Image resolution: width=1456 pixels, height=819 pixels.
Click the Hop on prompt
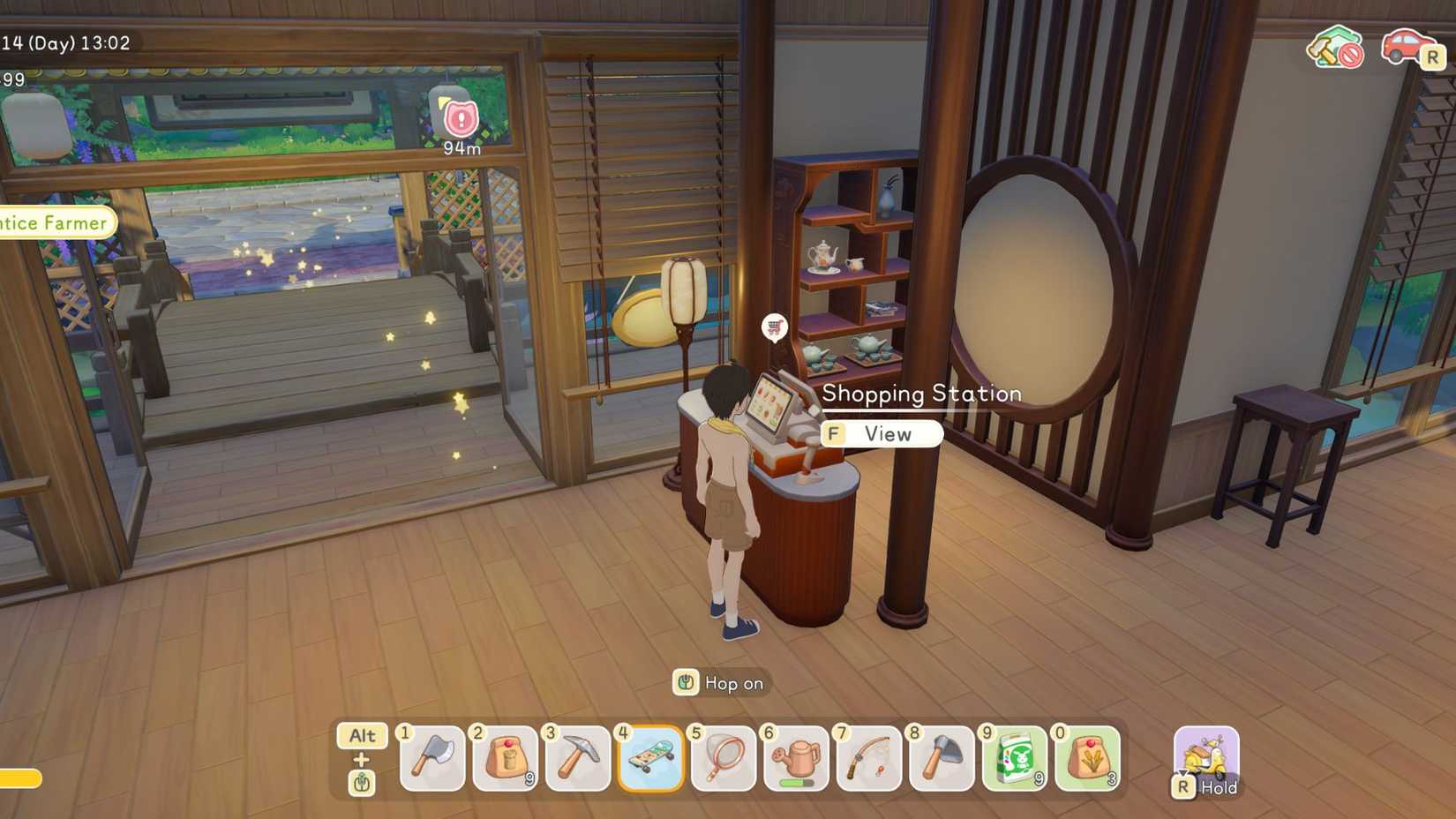[719, 683]
